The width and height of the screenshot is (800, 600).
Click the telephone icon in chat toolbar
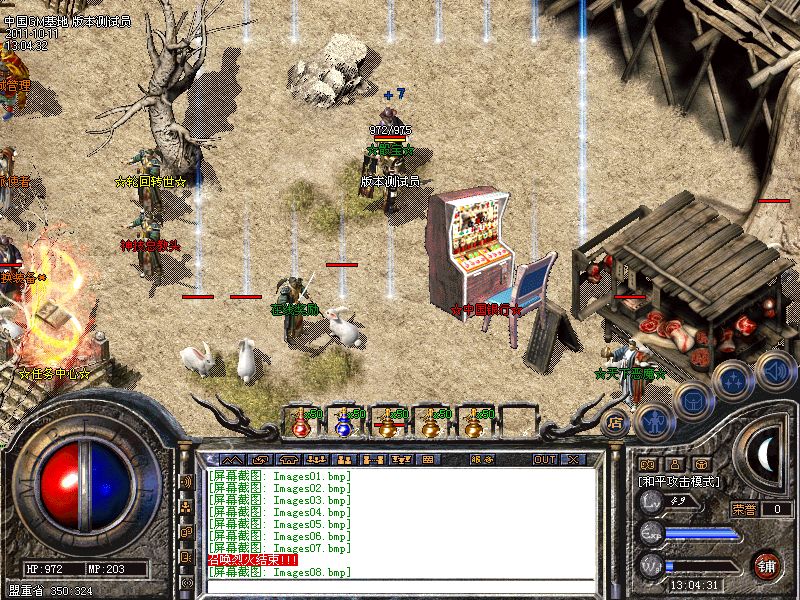(291, 459)
